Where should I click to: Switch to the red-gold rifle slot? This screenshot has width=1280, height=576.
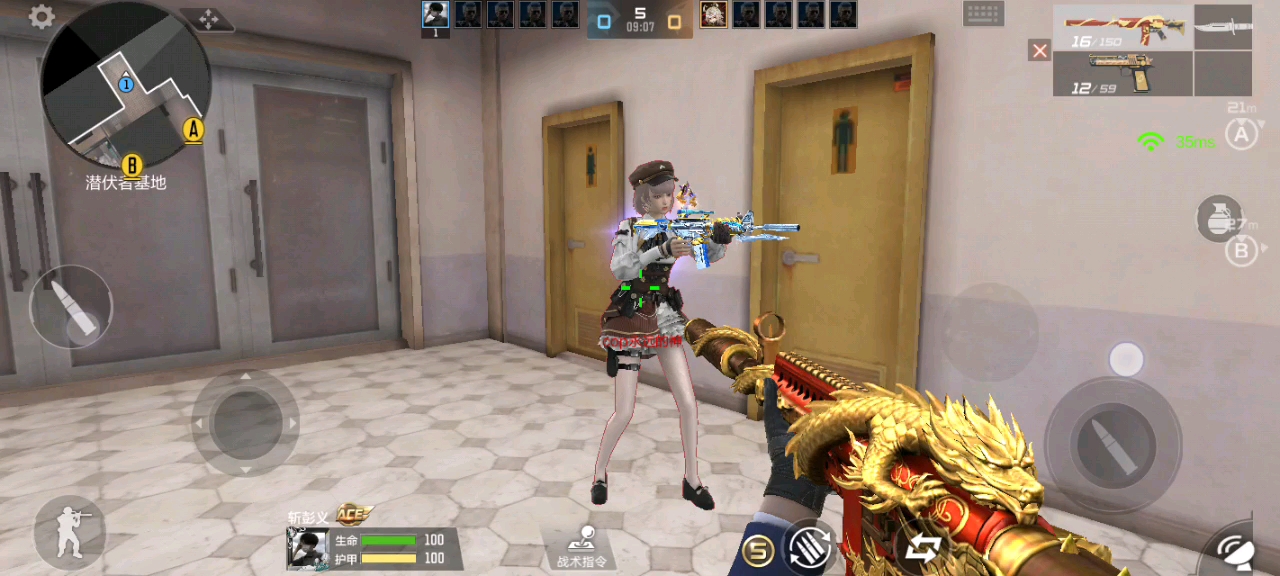[x=1122, y=27]
